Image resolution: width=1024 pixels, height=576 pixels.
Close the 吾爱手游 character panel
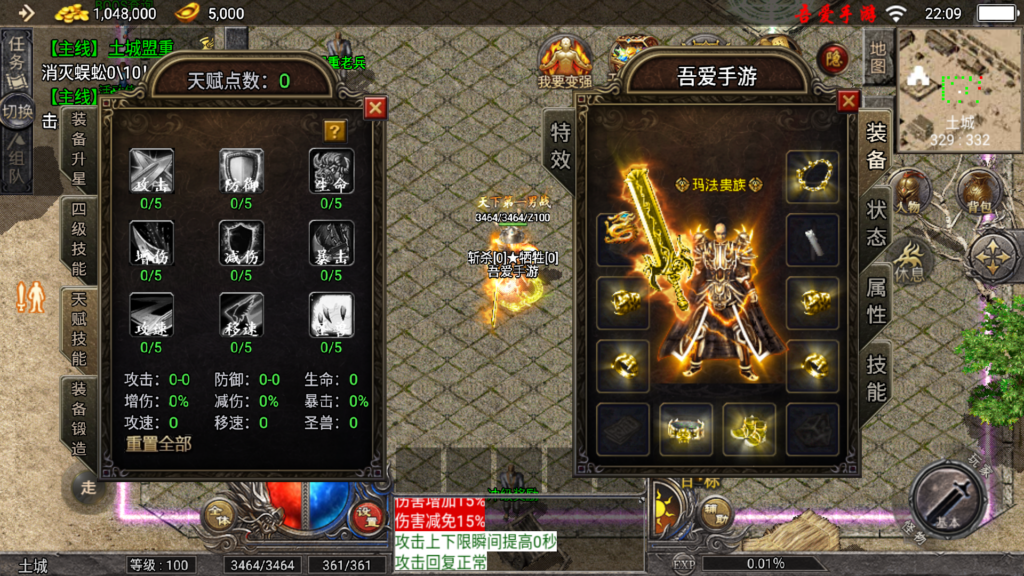[x=848, y=101]
